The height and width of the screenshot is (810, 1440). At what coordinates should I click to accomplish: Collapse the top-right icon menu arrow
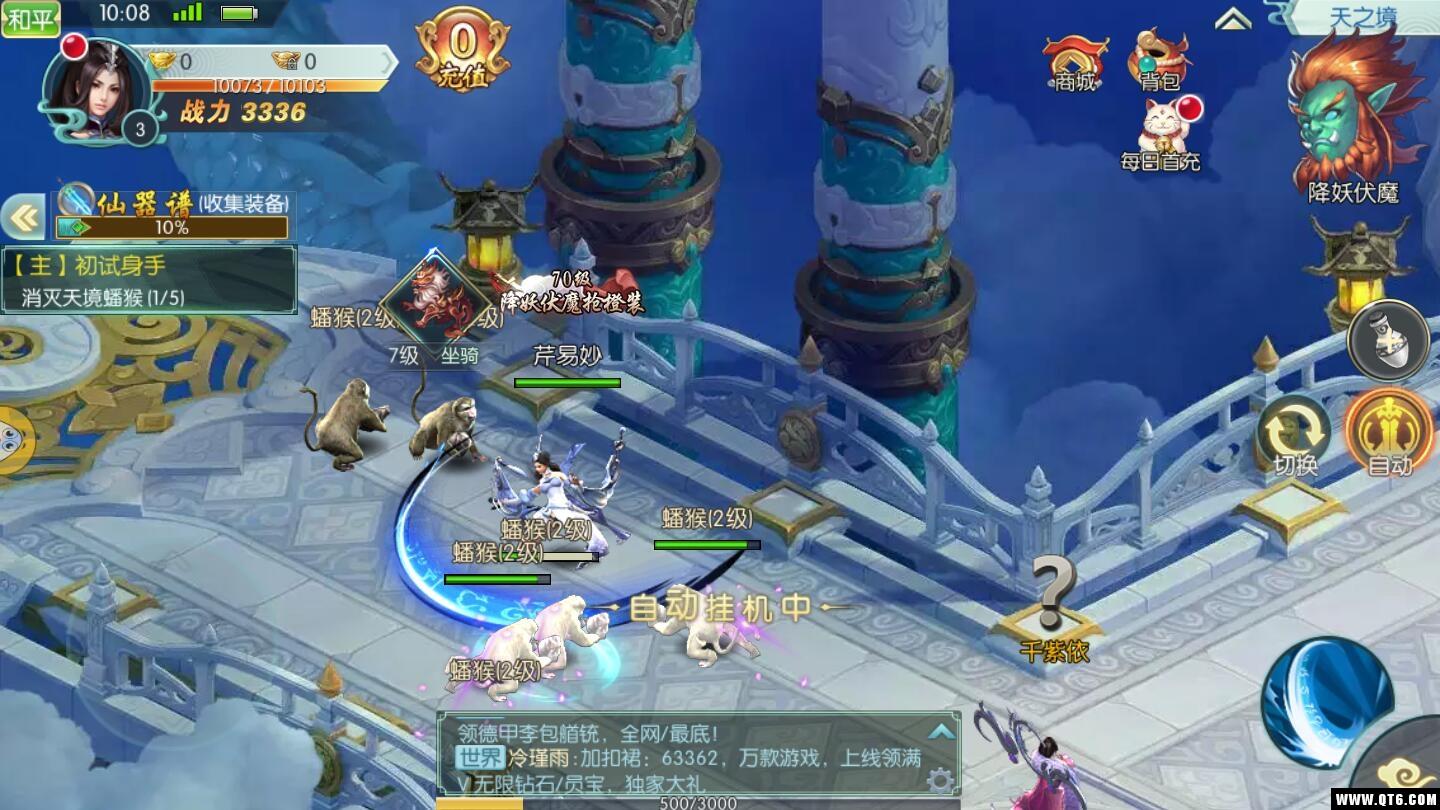click(x=1233, y=19)
